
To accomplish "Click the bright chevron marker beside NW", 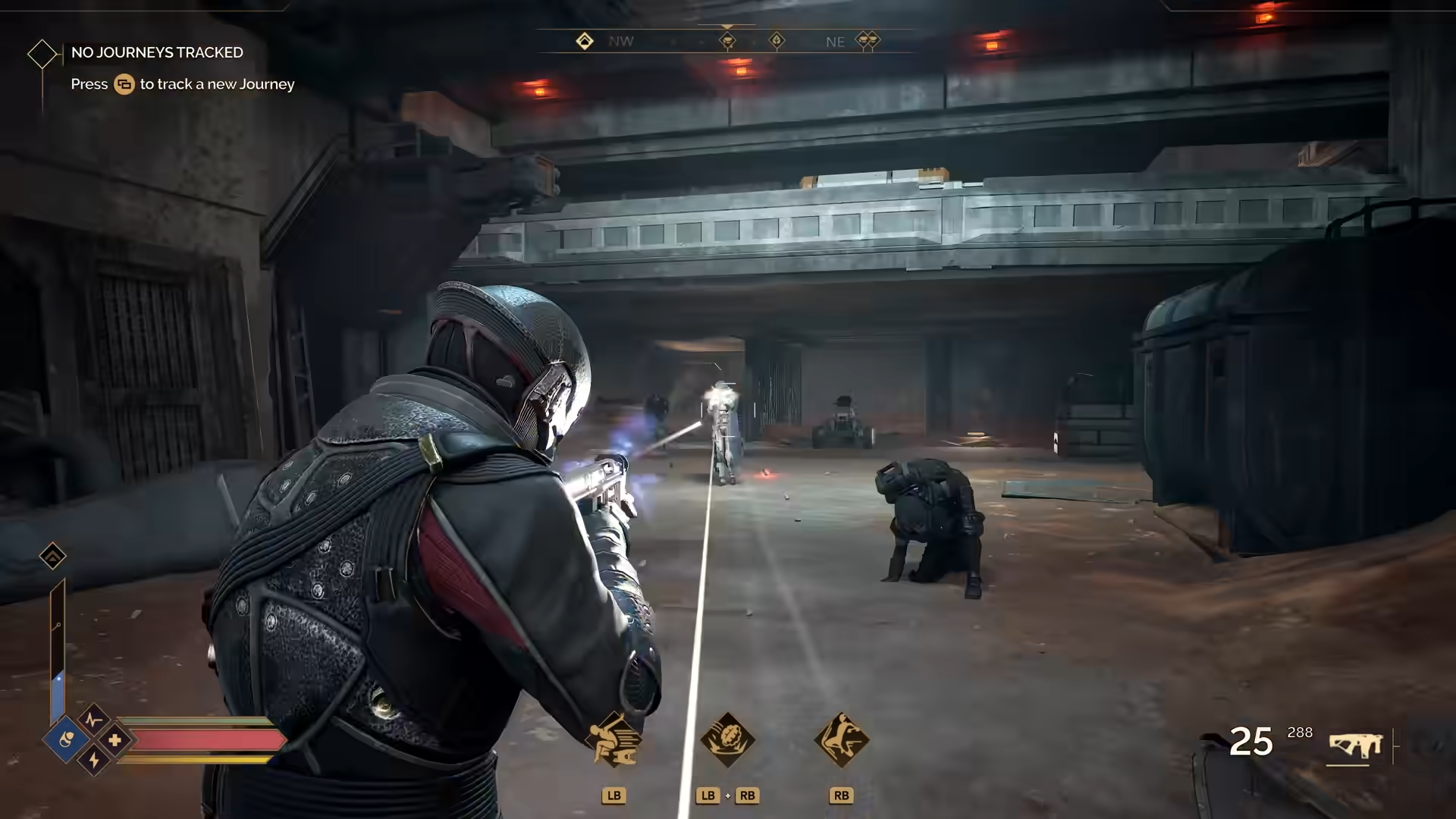I will [x=584, y=41].
